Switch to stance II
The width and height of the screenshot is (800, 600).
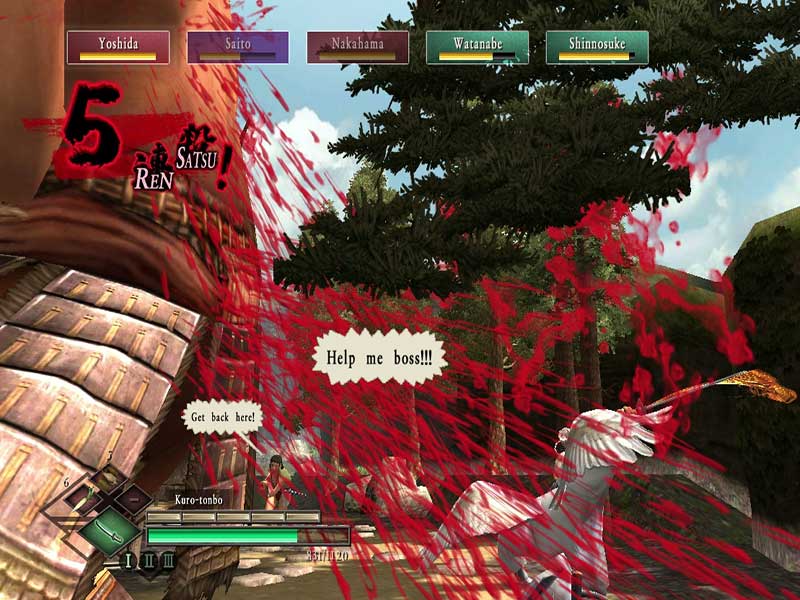(x=148, y=560)
